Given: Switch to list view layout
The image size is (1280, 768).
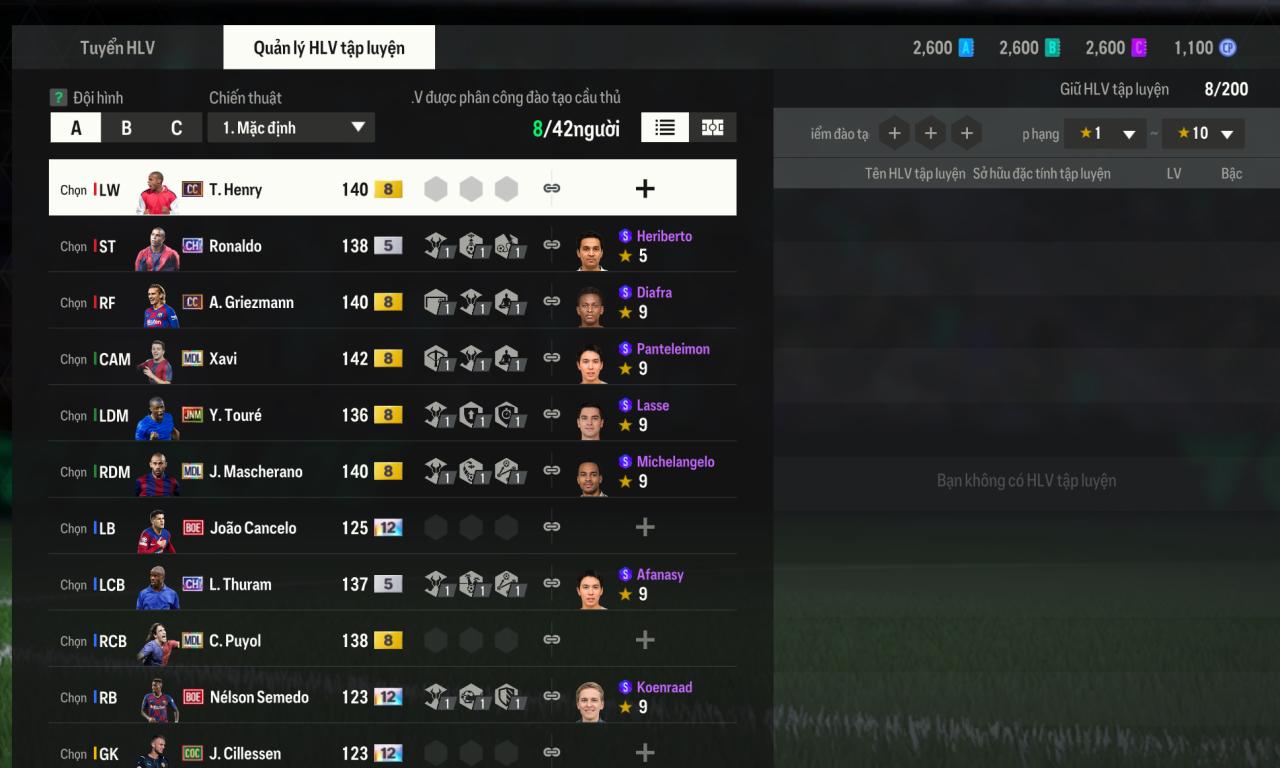Looking at the screenshot, I should coord(665,127).
